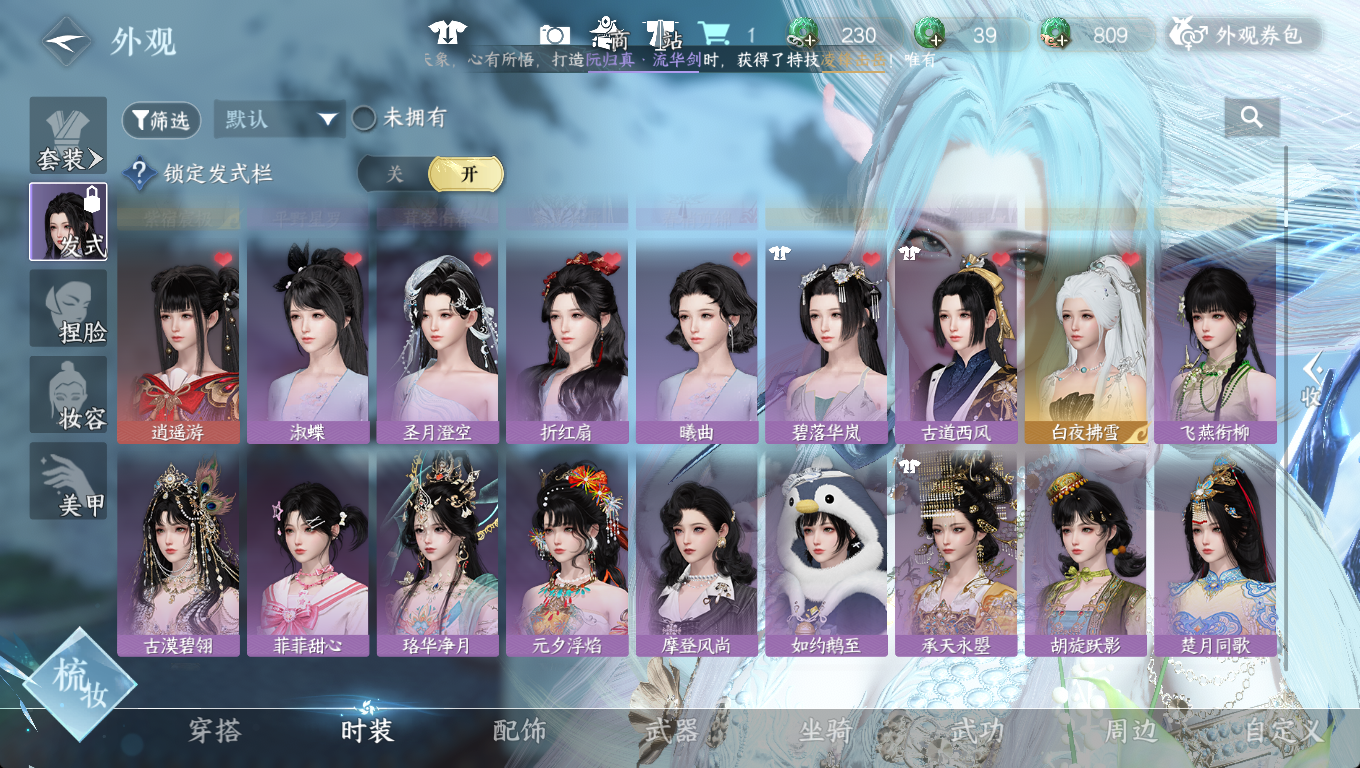Open the magnifying glass search
Viewport: 1360px width, 768px height.
coord(1251,117)
